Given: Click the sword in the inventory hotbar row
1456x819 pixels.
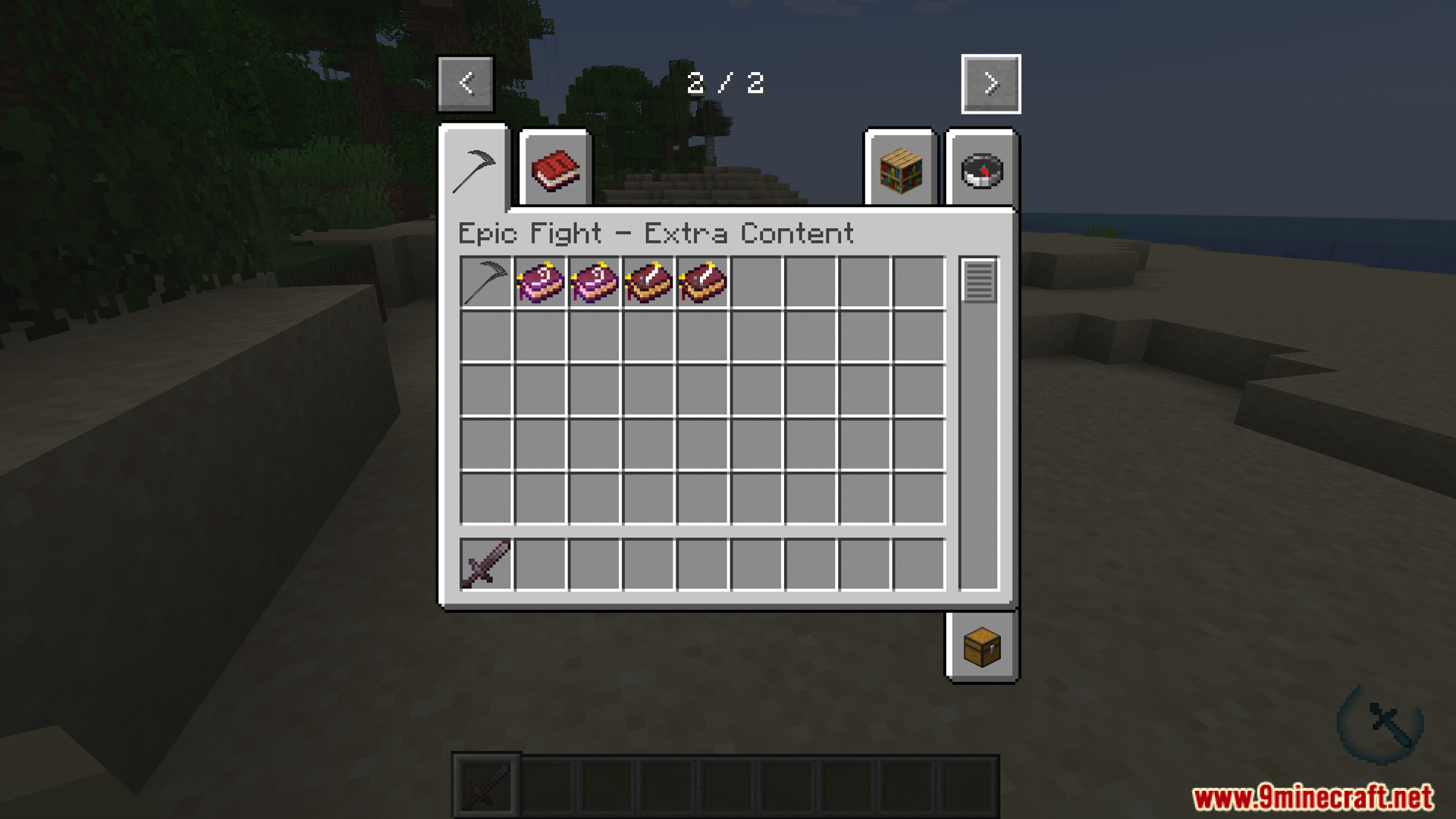Looking at the screenshot, I should [x=485, y=563].
